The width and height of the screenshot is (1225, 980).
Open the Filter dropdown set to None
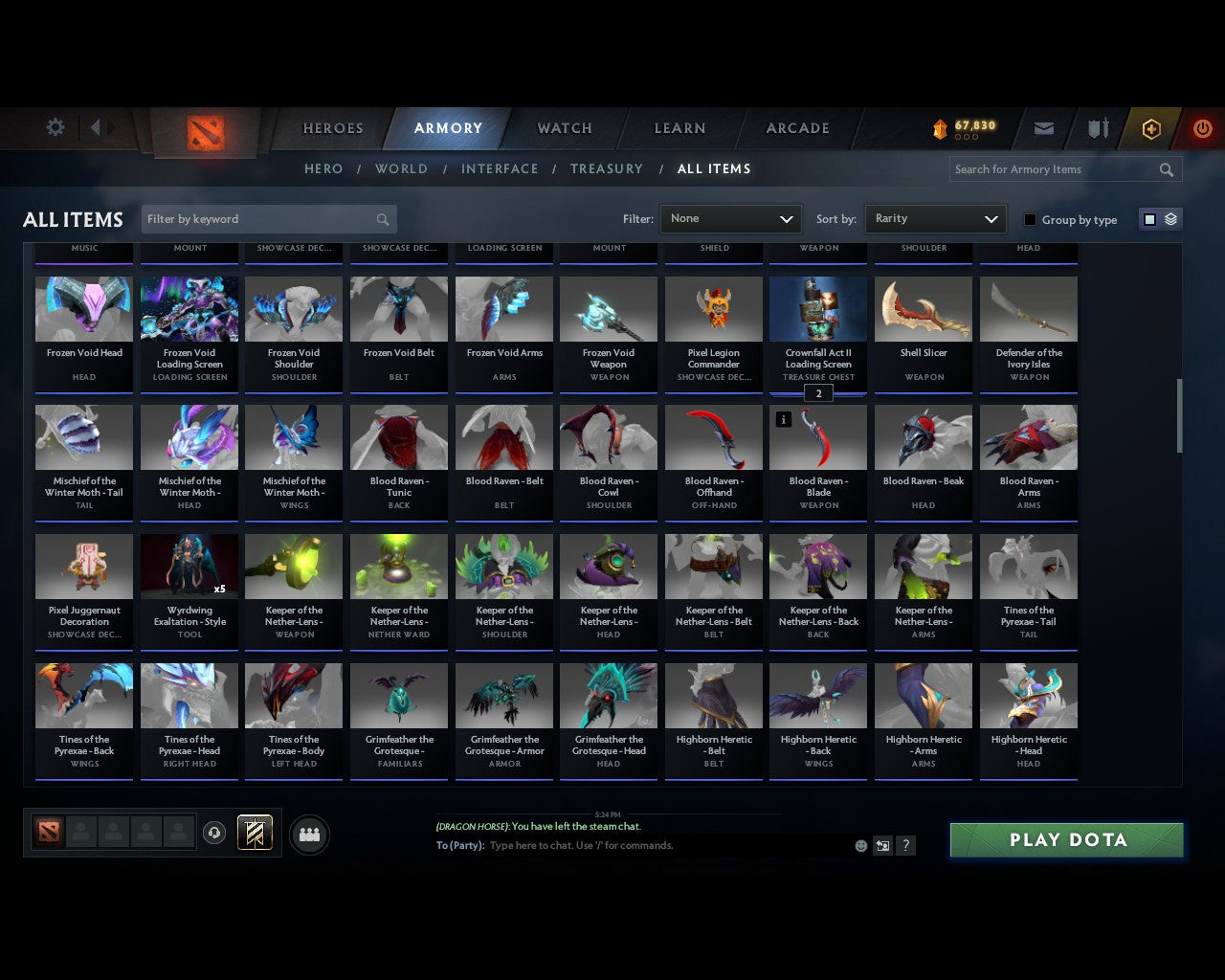730,218
